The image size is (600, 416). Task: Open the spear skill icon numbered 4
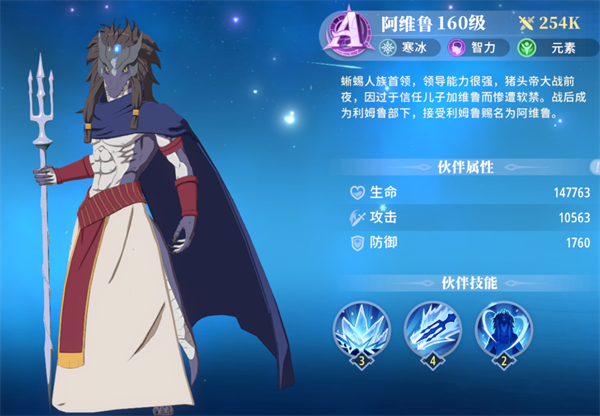(x=433, y=330)
